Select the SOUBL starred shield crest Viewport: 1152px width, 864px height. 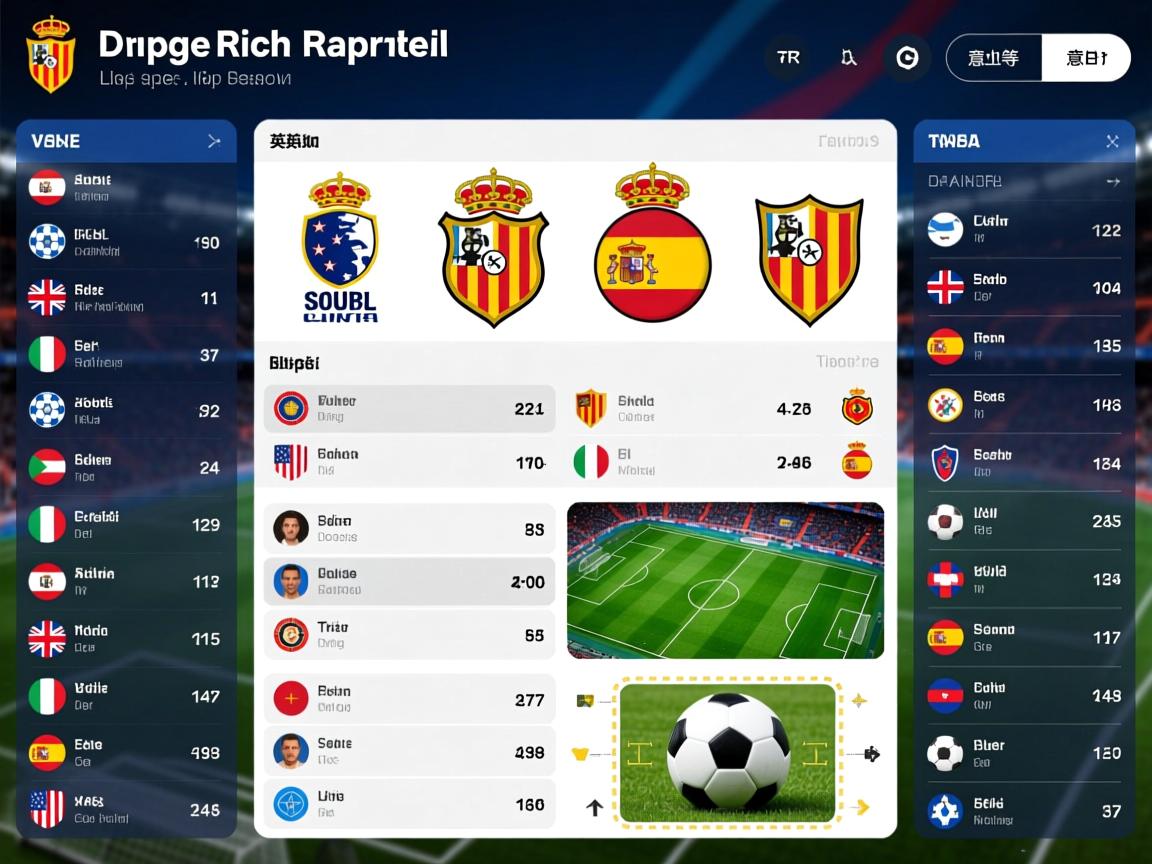(340, 248)
